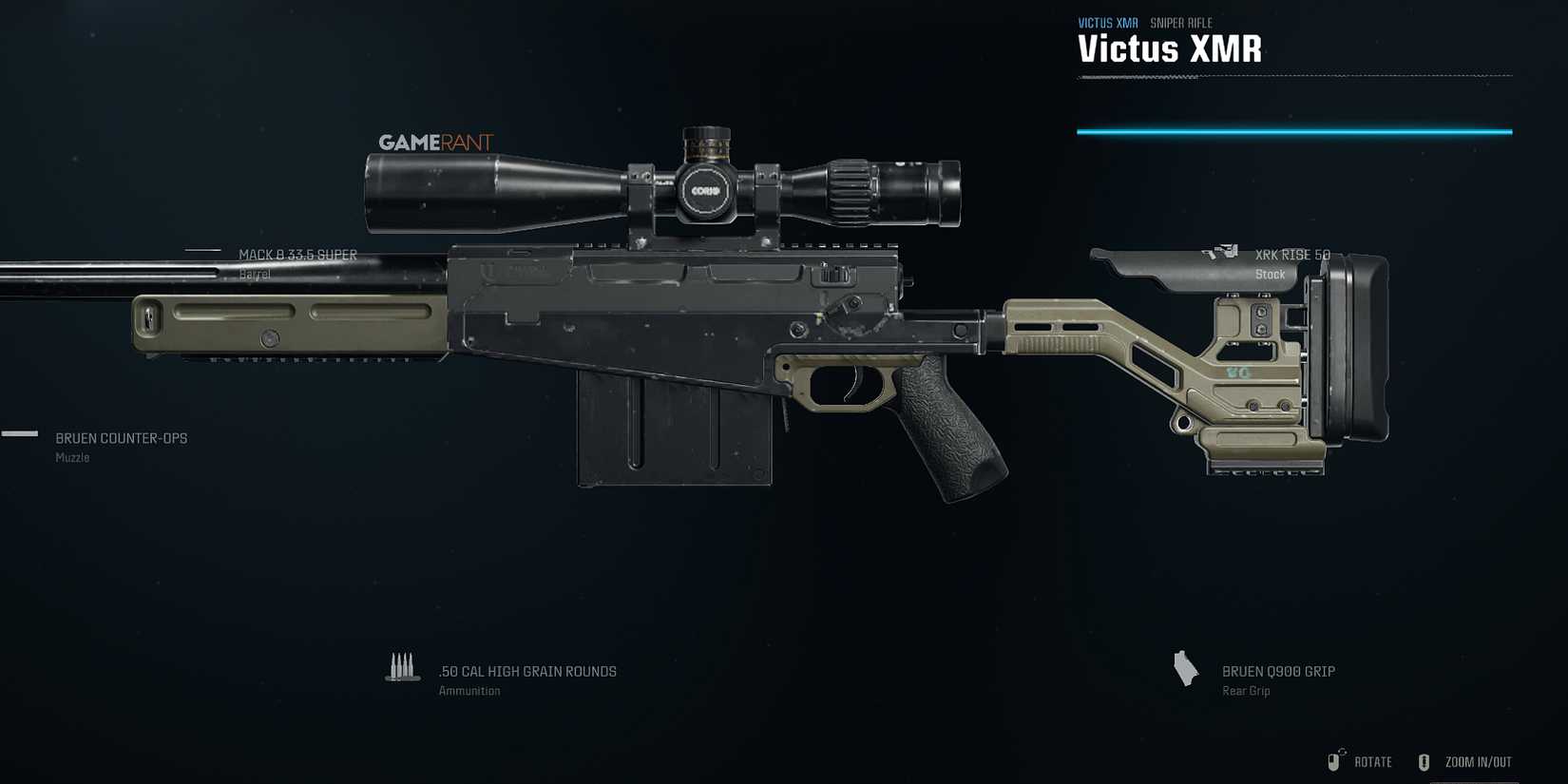Click the GameRant watermark logo

pos(434,142)
